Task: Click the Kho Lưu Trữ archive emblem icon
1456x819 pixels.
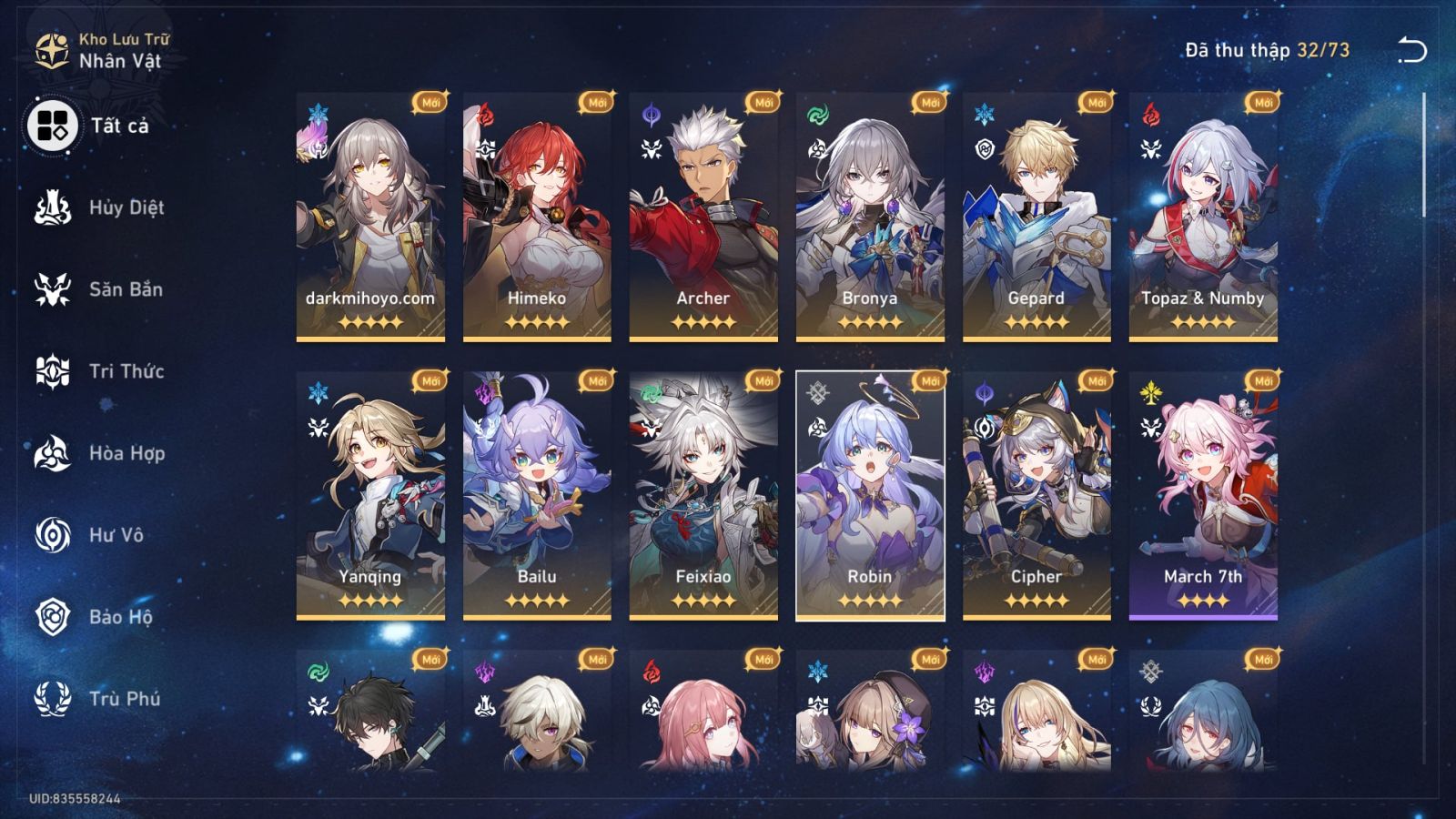Action: click(50, 50)
